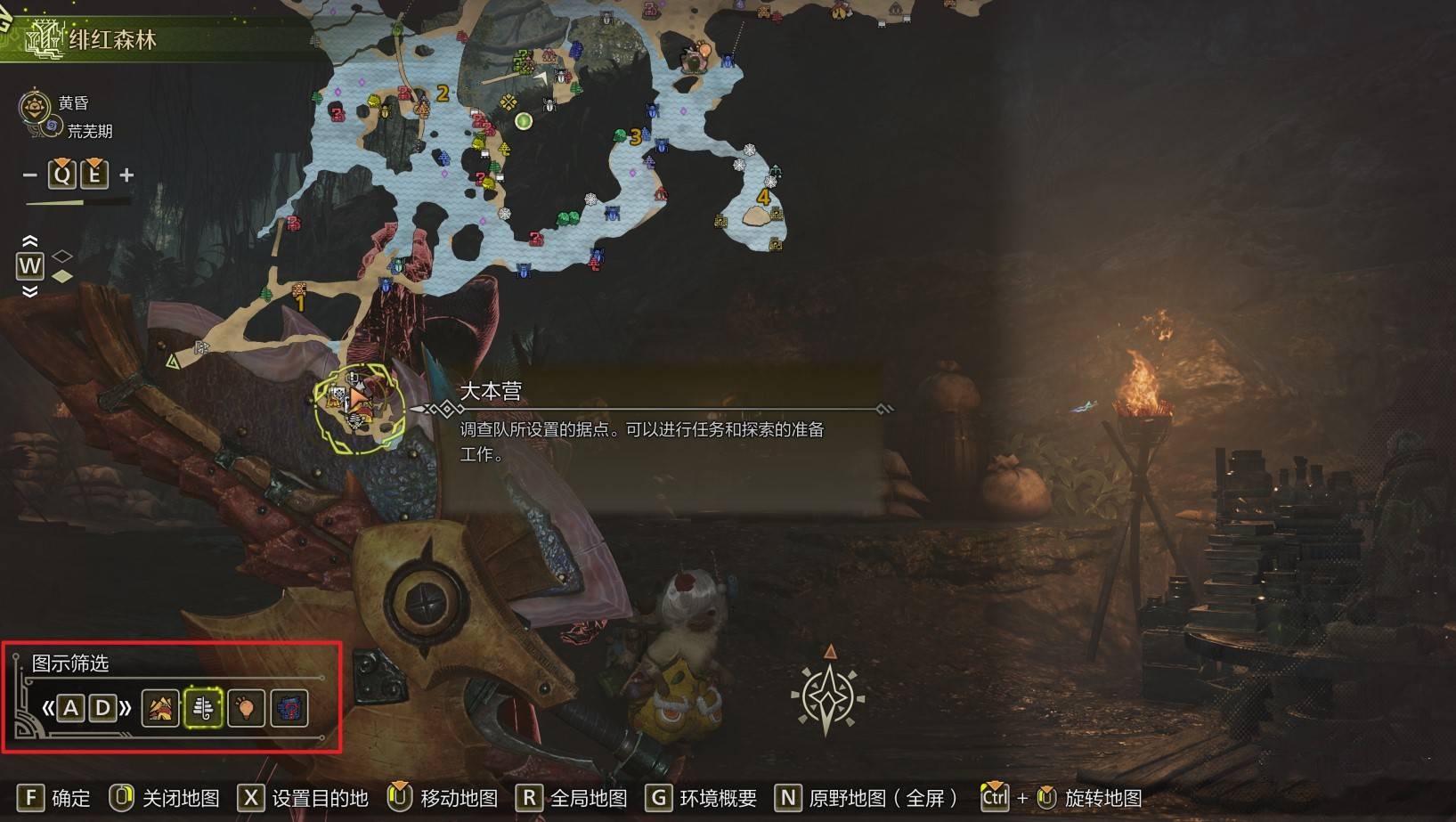
Task: Click area number 4 on the map
Action: click(x=762, y=197)
